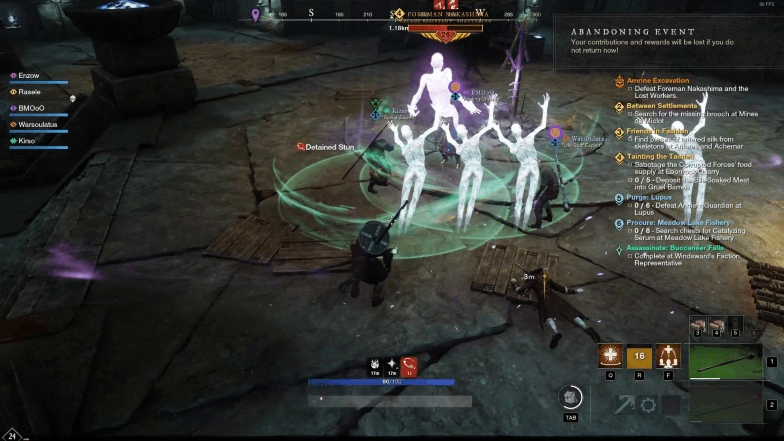
Task: Open the Procure: Meadow Lake Fishery mission
Action: [x=679, y=222]
